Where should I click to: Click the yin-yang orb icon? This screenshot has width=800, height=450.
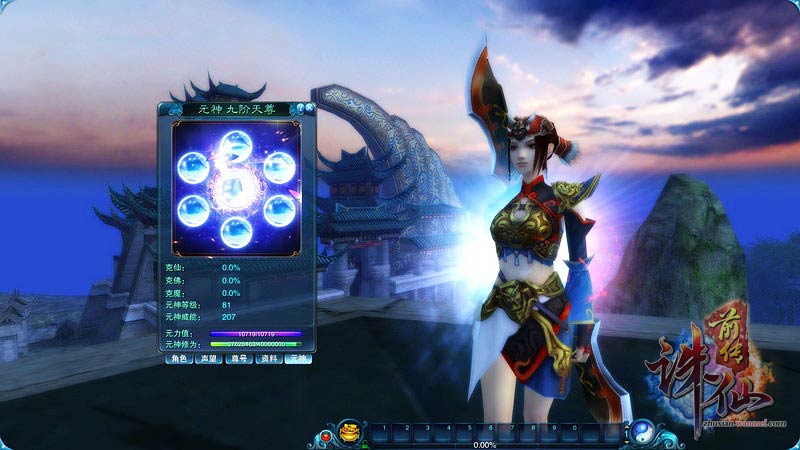pos(641,432)
